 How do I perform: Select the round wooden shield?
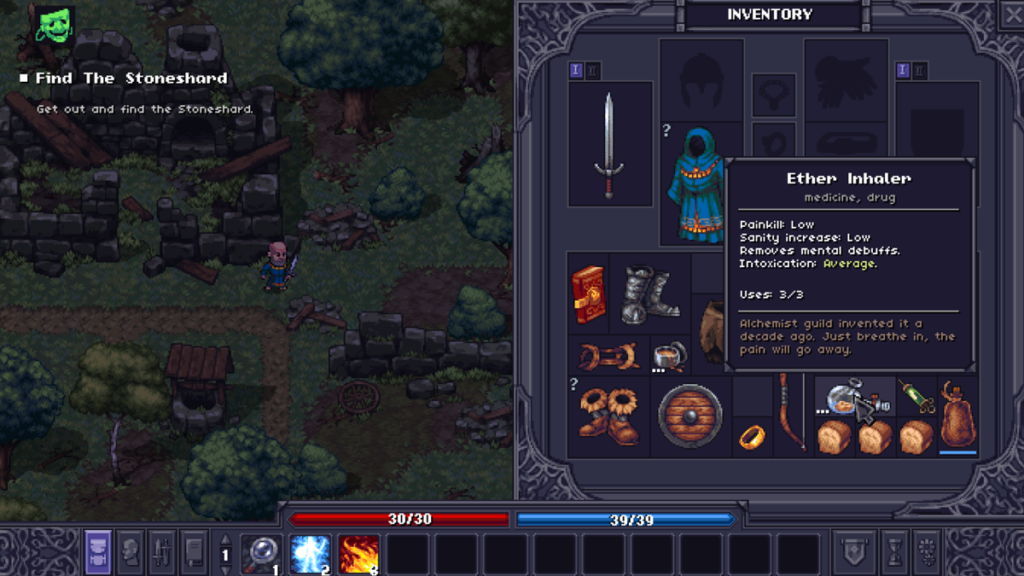pyautogui.click(x=690, y=415)
